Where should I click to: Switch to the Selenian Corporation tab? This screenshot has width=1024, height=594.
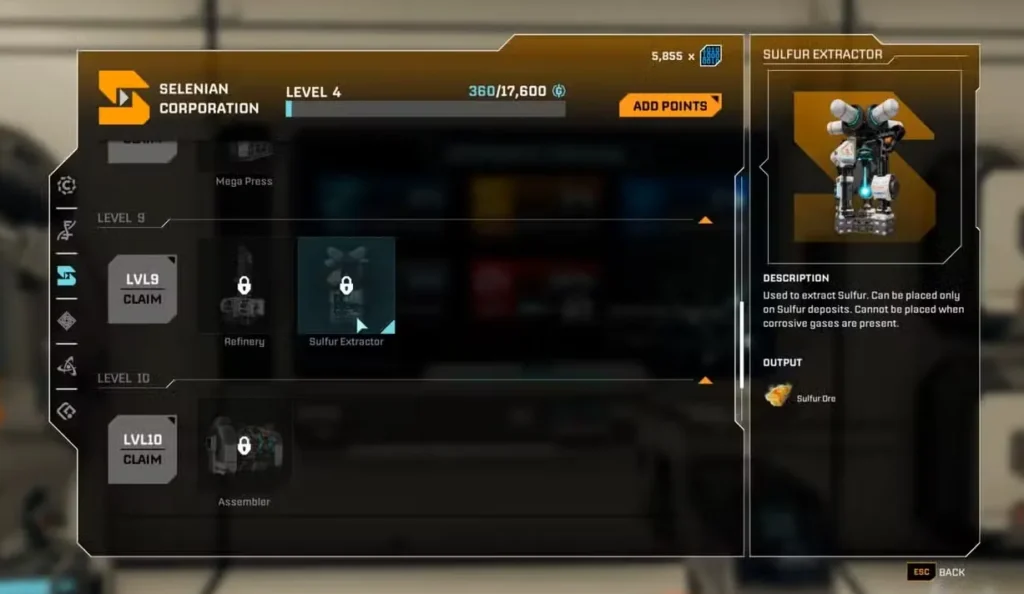tap(67, 276)
